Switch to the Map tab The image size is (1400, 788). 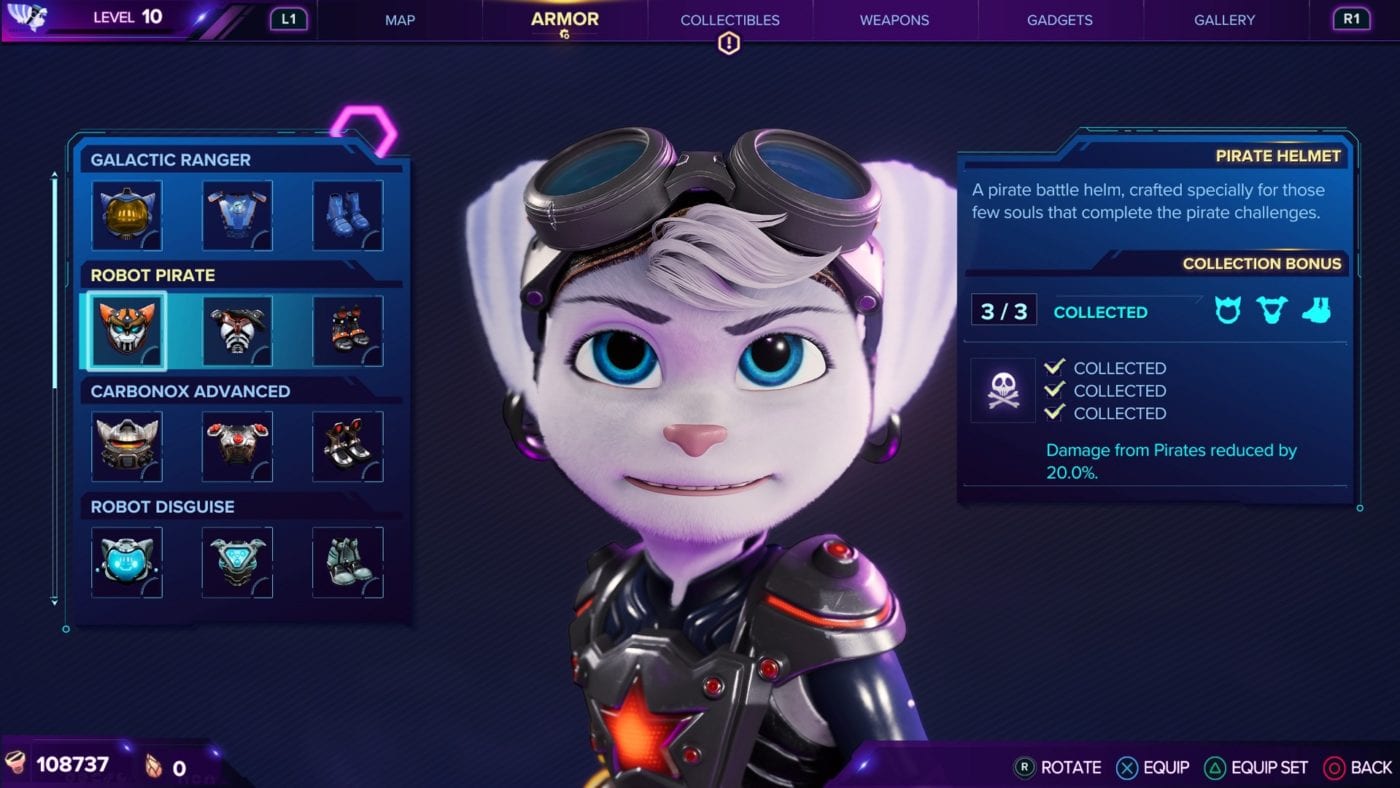point(400,20)
